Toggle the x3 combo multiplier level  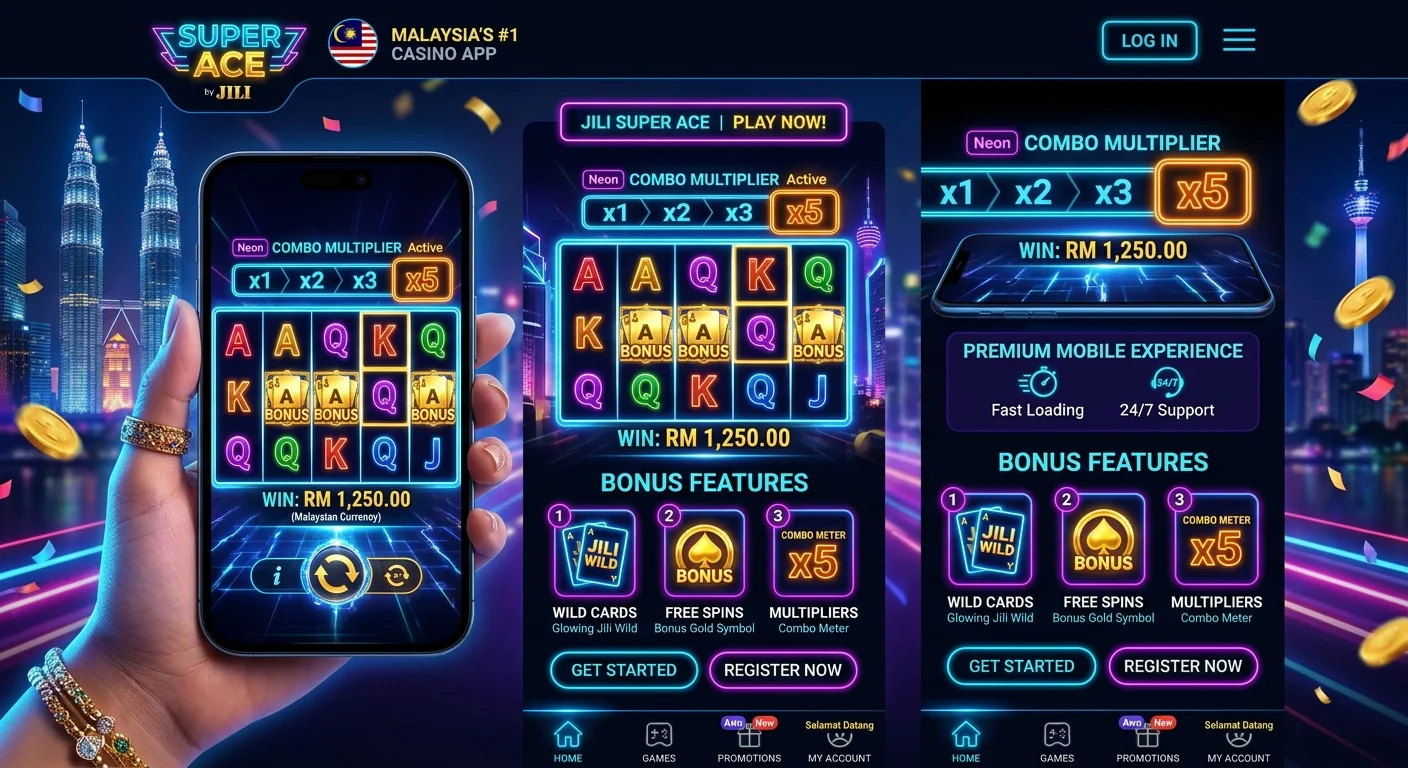tap(739, 212)
